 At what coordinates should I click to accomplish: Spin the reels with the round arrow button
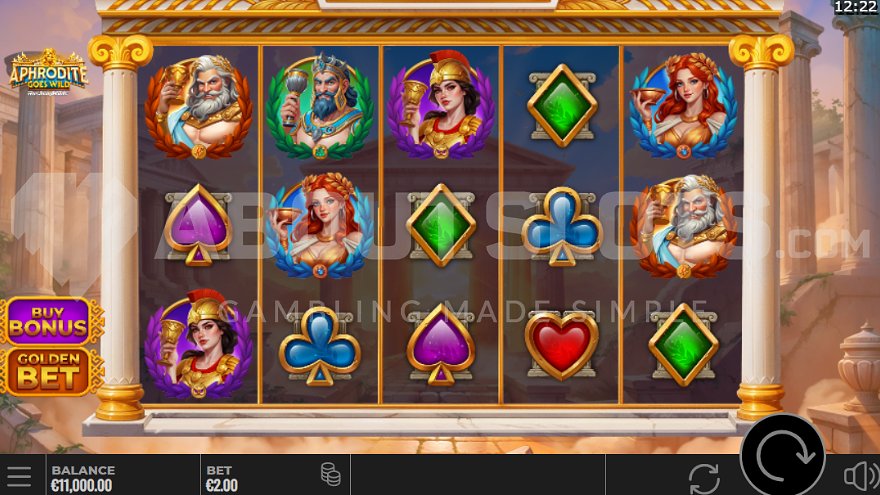coord(782,459)
